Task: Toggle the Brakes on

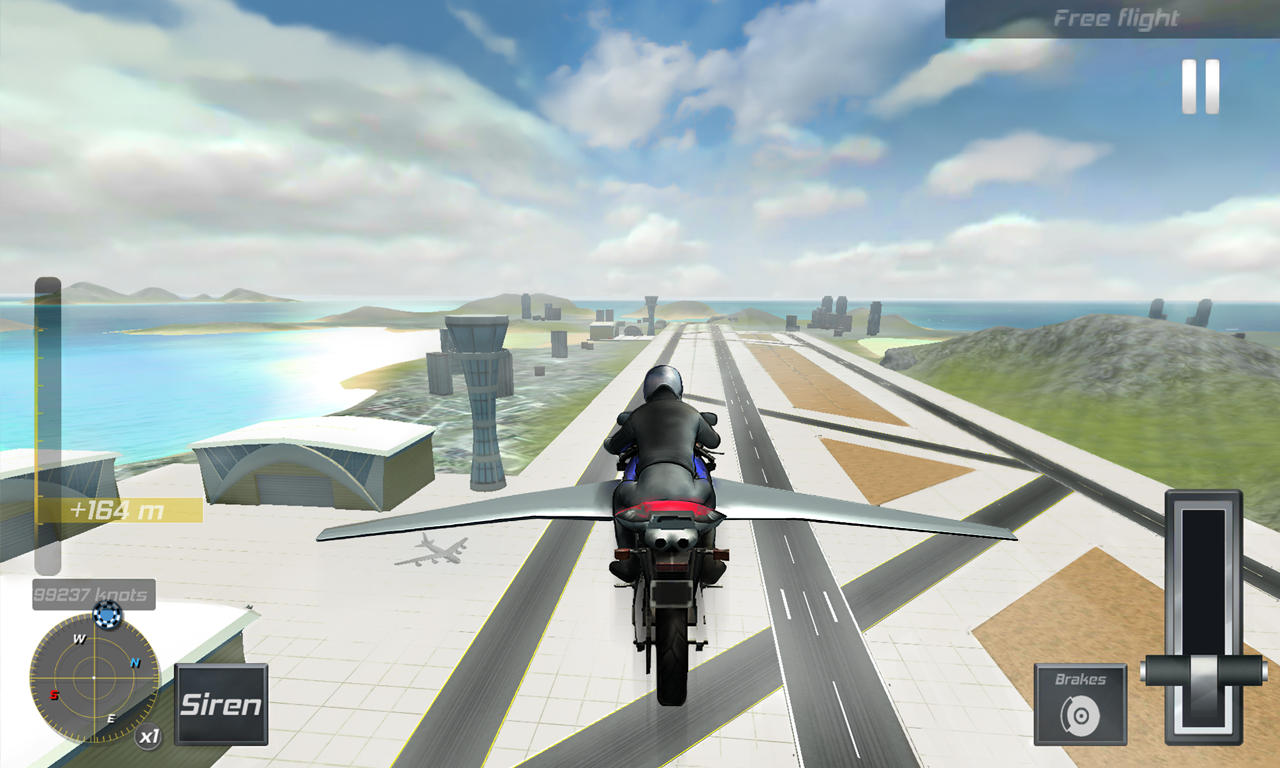Action: tap(1078, 700)
